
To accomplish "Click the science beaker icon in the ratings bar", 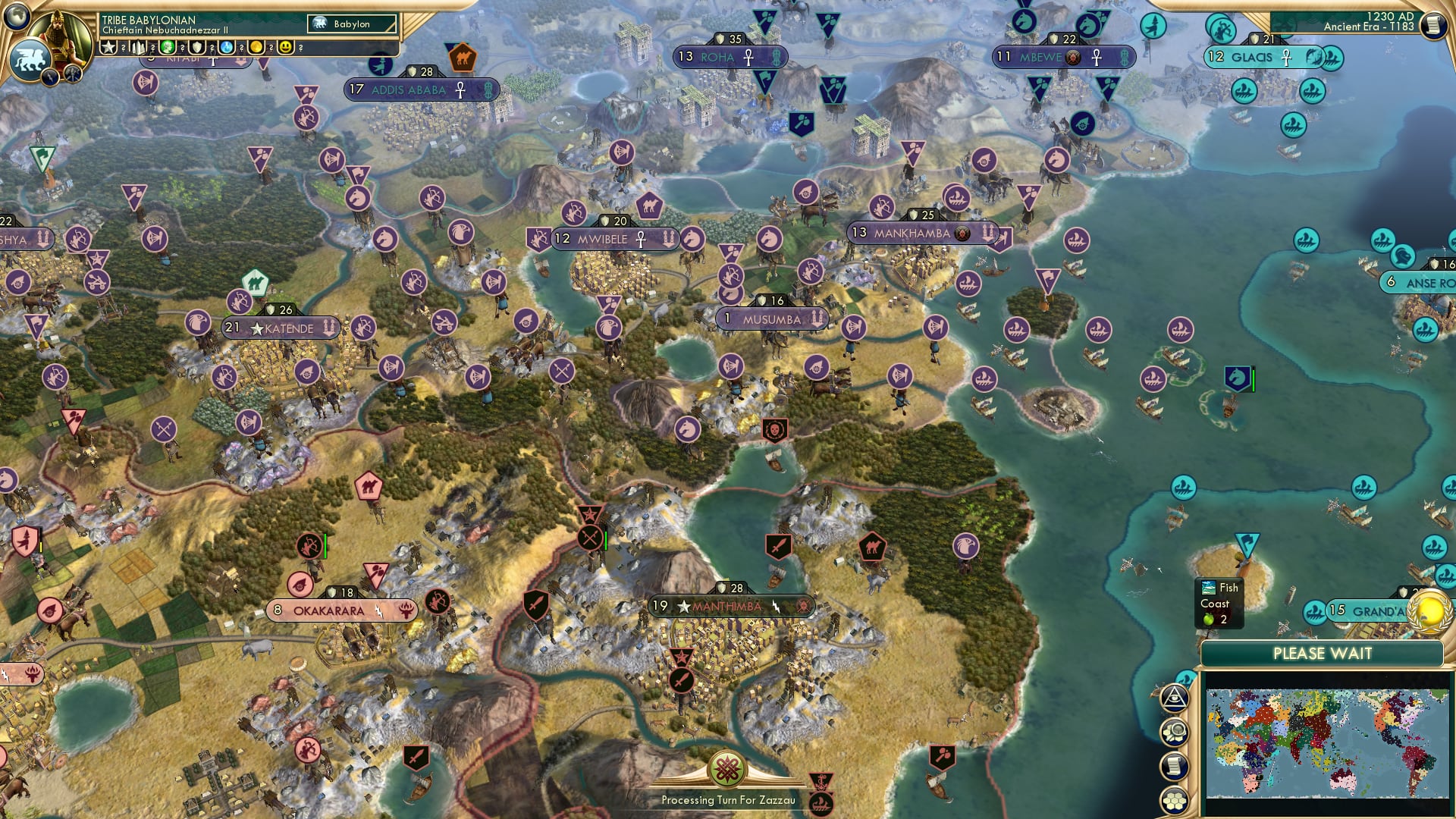I will [x=227, y=46].
